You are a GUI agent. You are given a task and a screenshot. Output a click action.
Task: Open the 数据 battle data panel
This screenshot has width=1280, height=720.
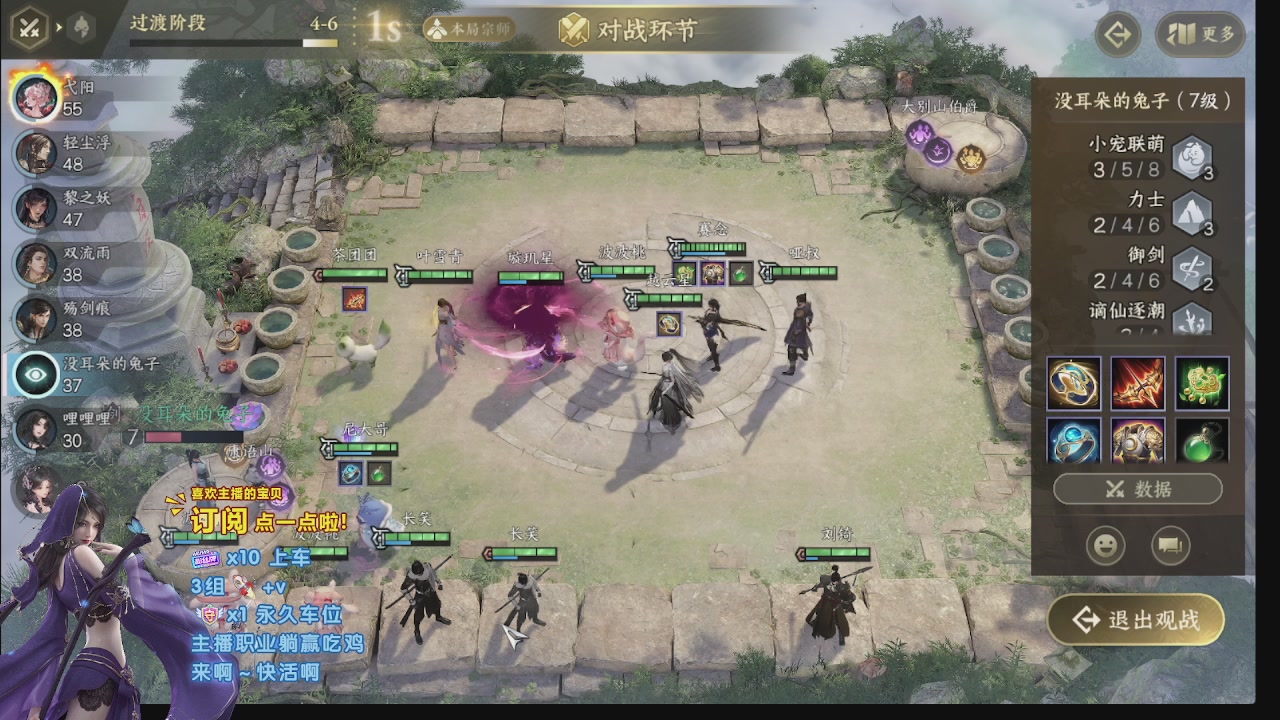pos(1137,489)
